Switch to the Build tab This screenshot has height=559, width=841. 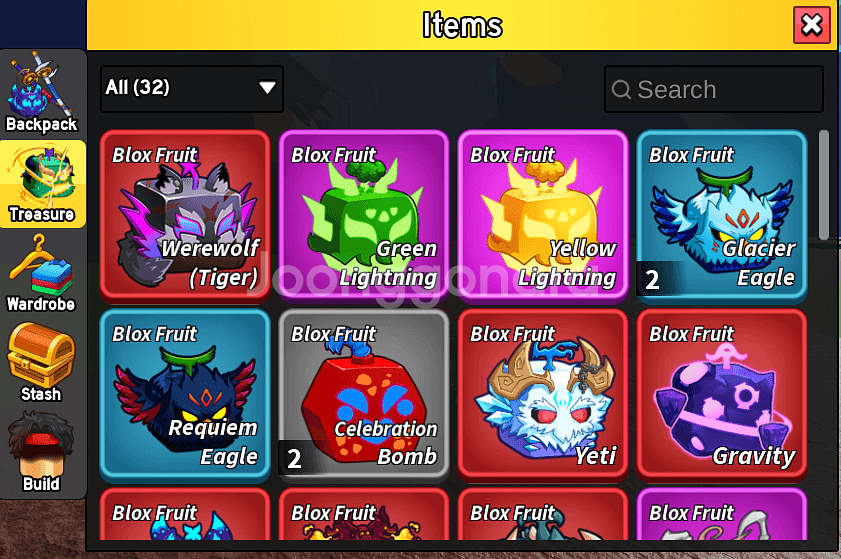click(x=42, y=452)
